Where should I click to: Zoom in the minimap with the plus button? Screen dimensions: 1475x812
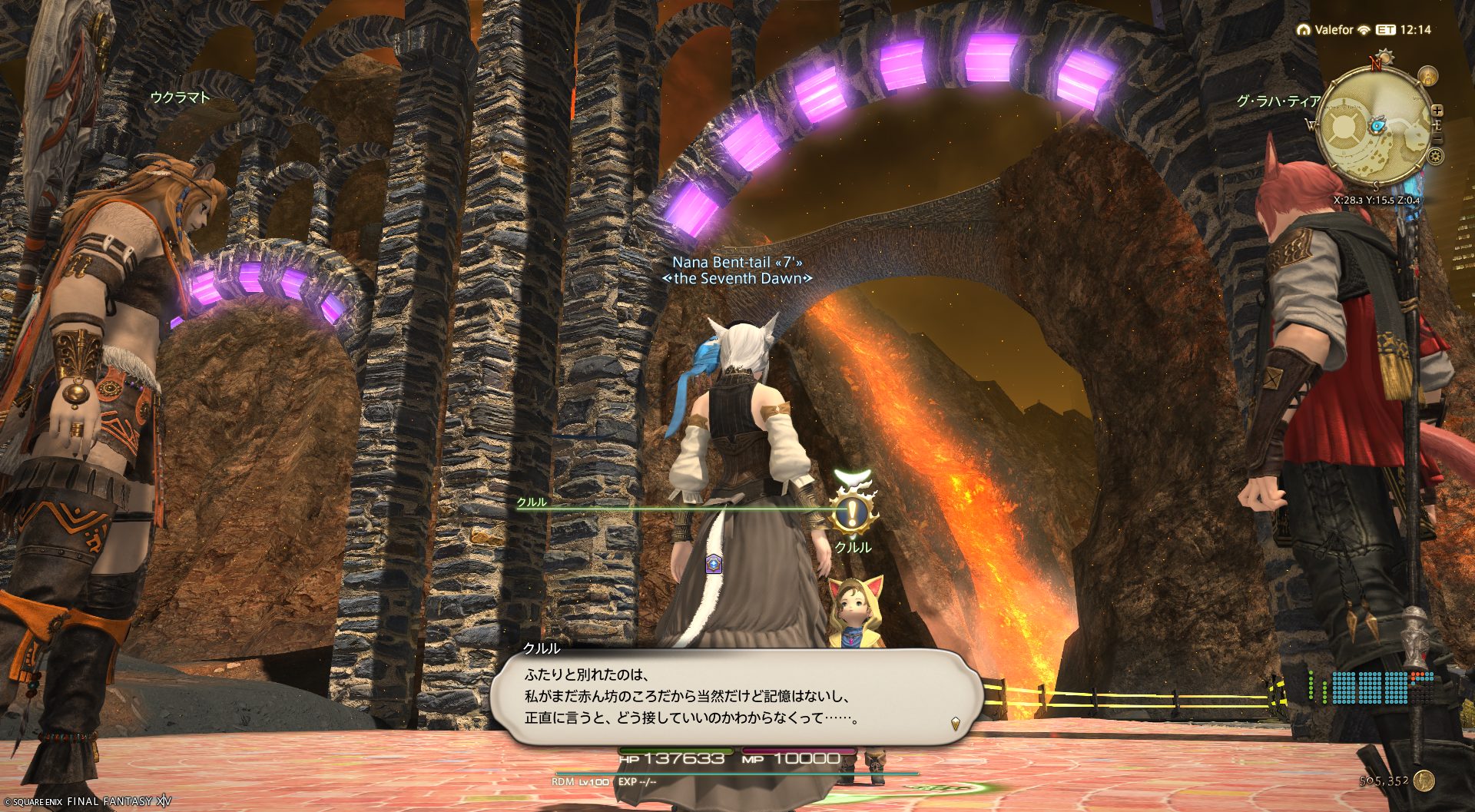tap(1437, 111)
